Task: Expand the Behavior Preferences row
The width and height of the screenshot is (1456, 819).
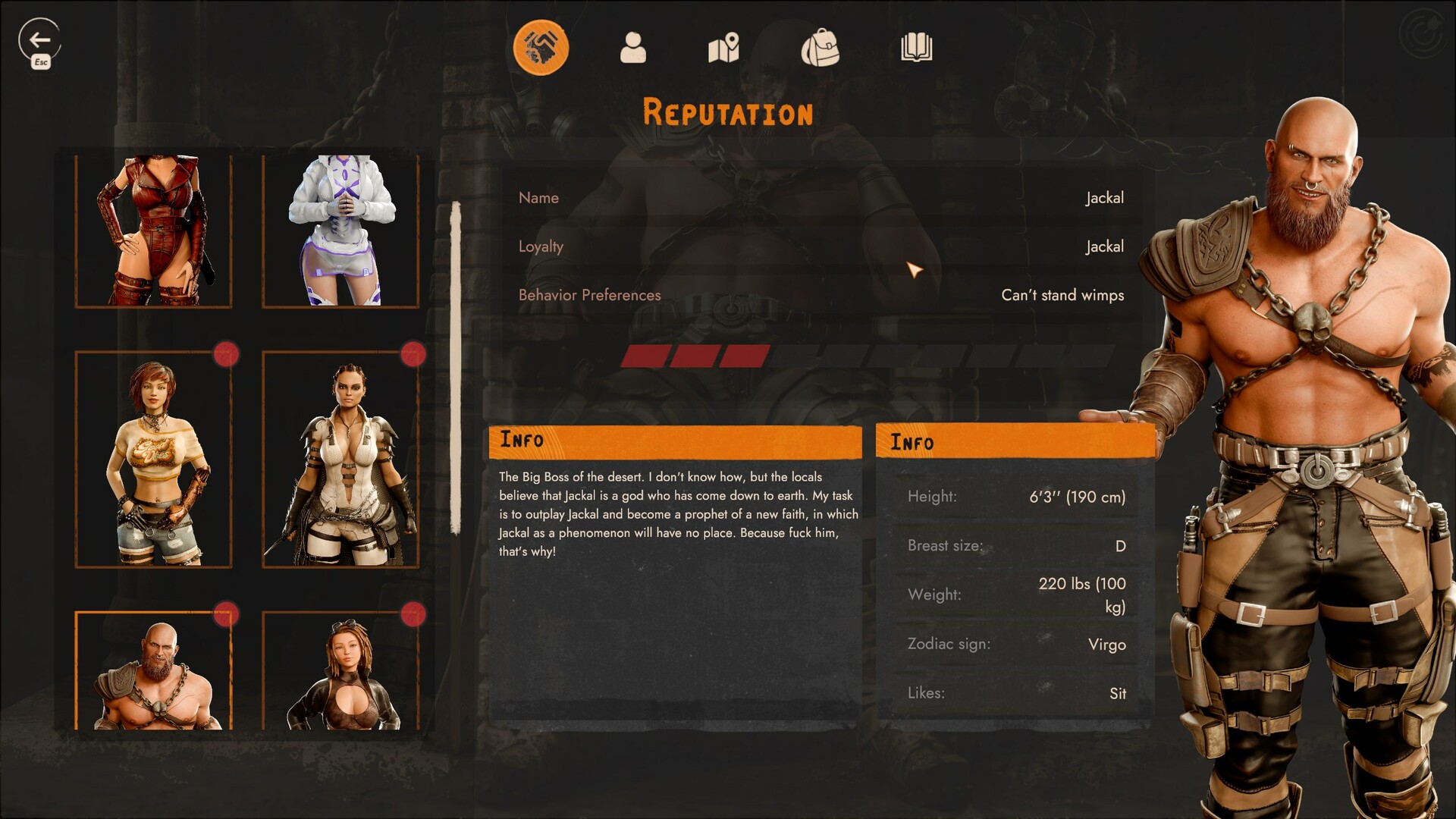Action: point(821,295)
